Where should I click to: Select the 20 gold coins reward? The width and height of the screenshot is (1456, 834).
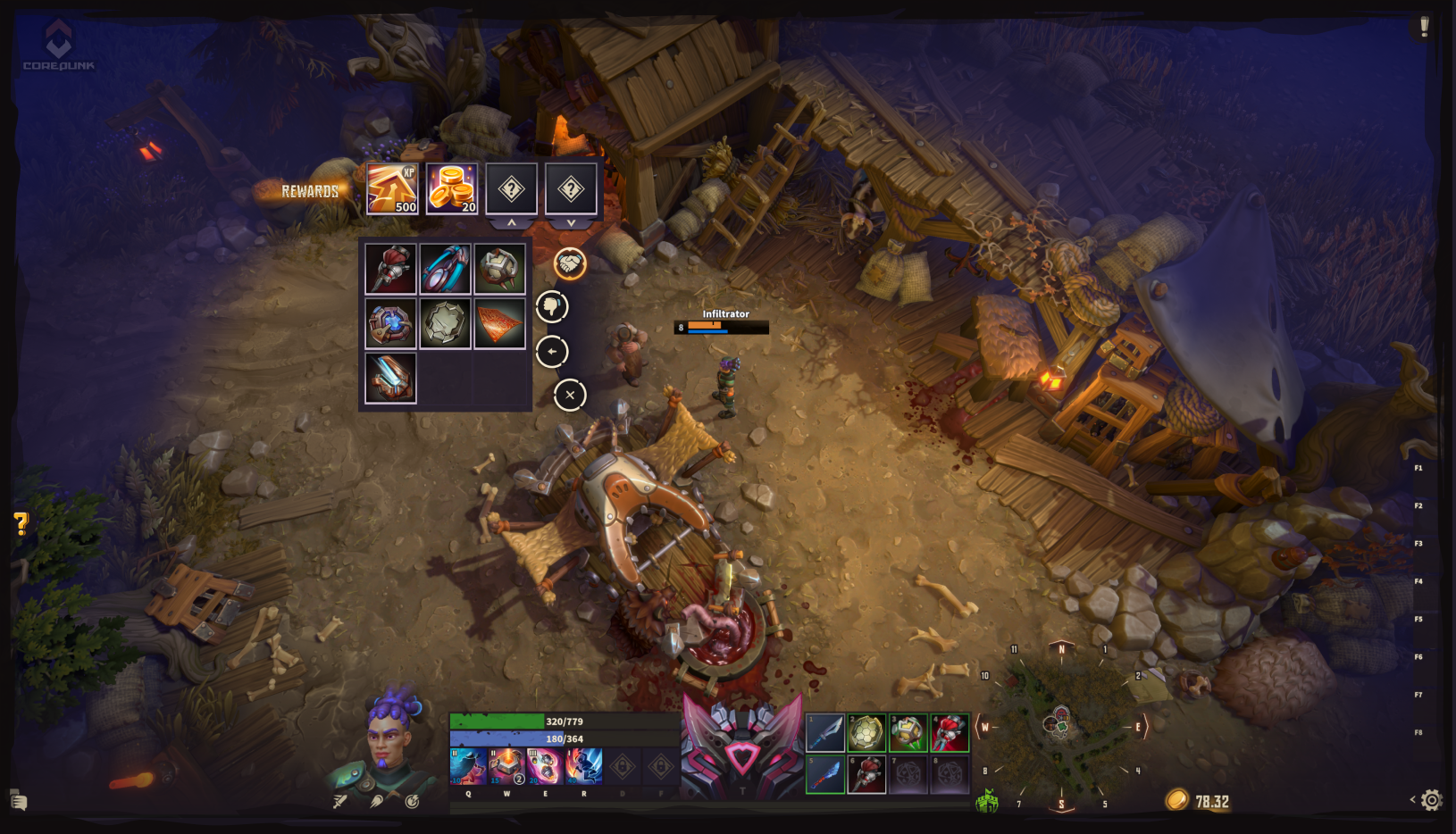[452, 188]
